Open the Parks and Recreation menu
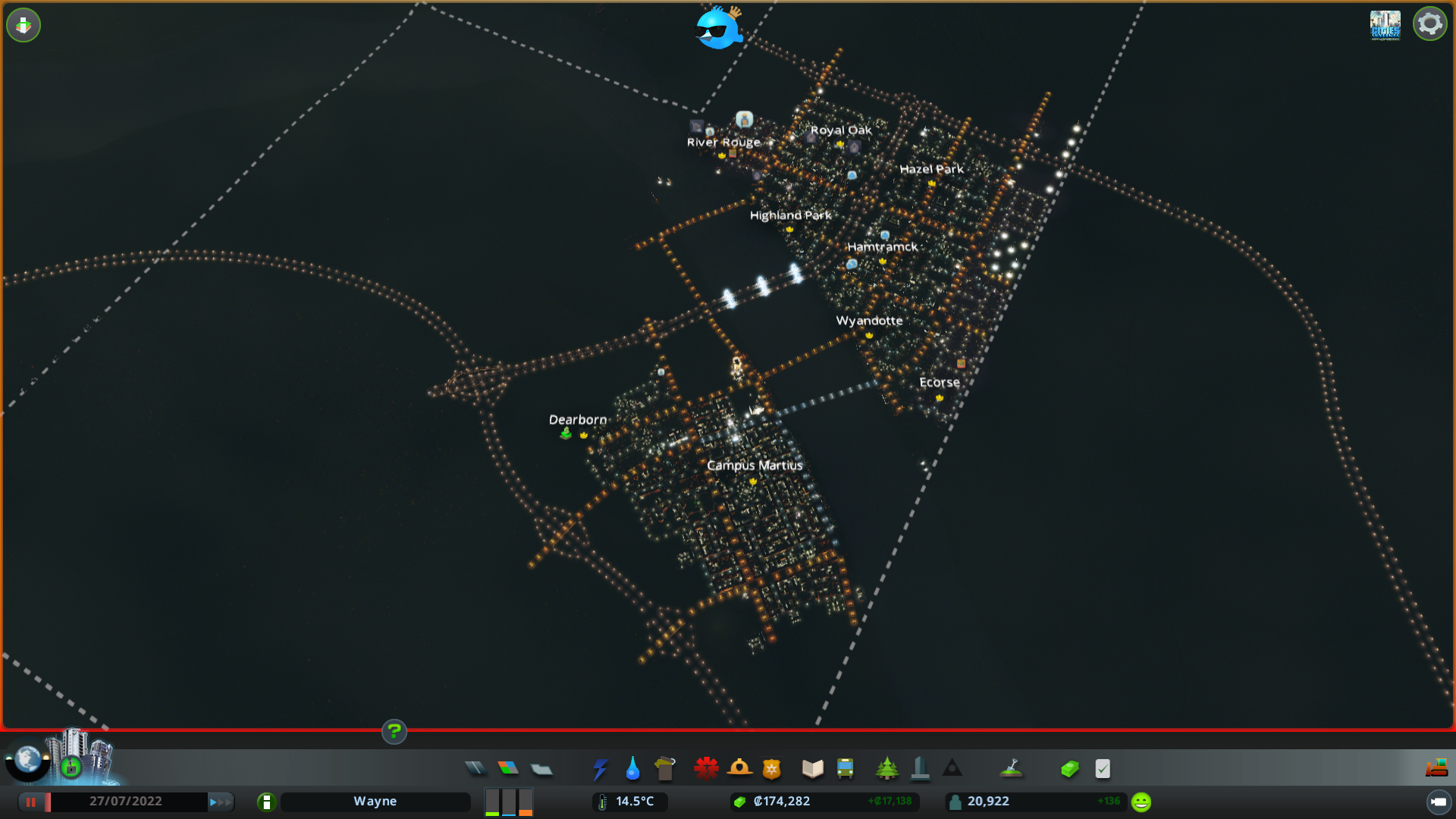Image resolution: width=1456 pixels, height=819 pixels. [887, 768]
